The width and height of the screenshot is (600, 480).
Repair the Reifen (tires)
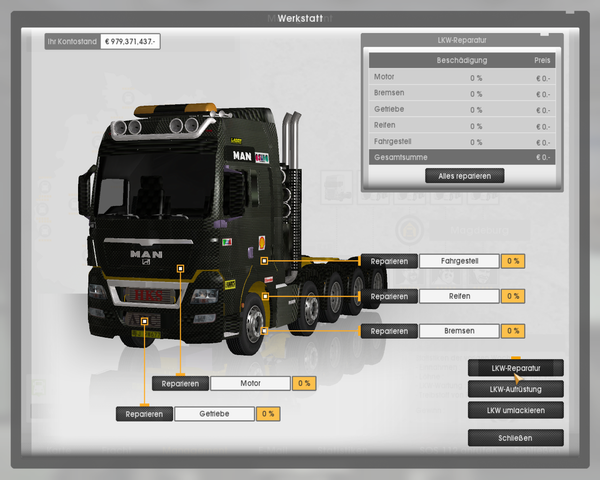(388, 296)
